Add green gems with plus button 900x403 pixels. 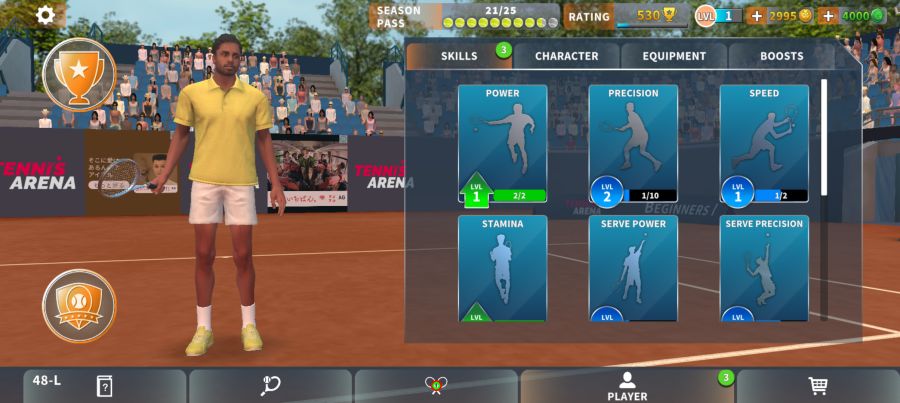[828, 16]
